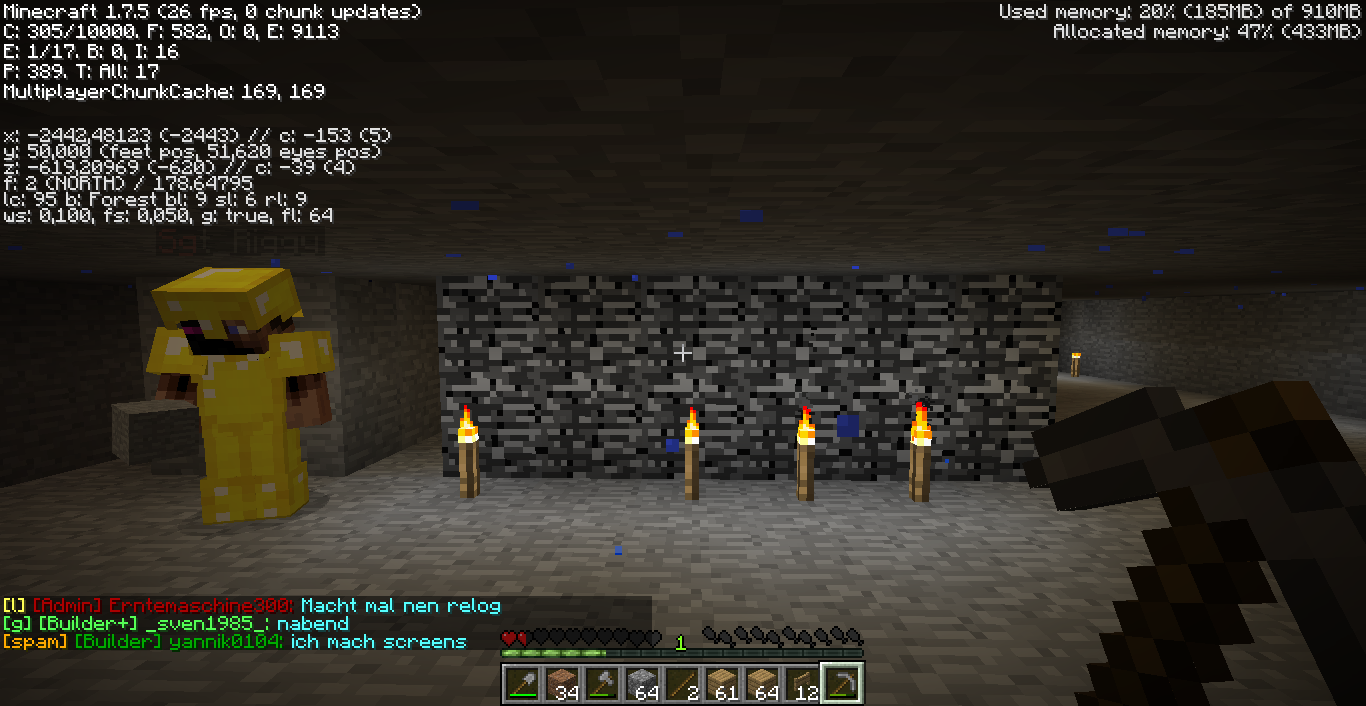
Task: Choose the wooden planks stack of 64
Action: click(762, 684)
